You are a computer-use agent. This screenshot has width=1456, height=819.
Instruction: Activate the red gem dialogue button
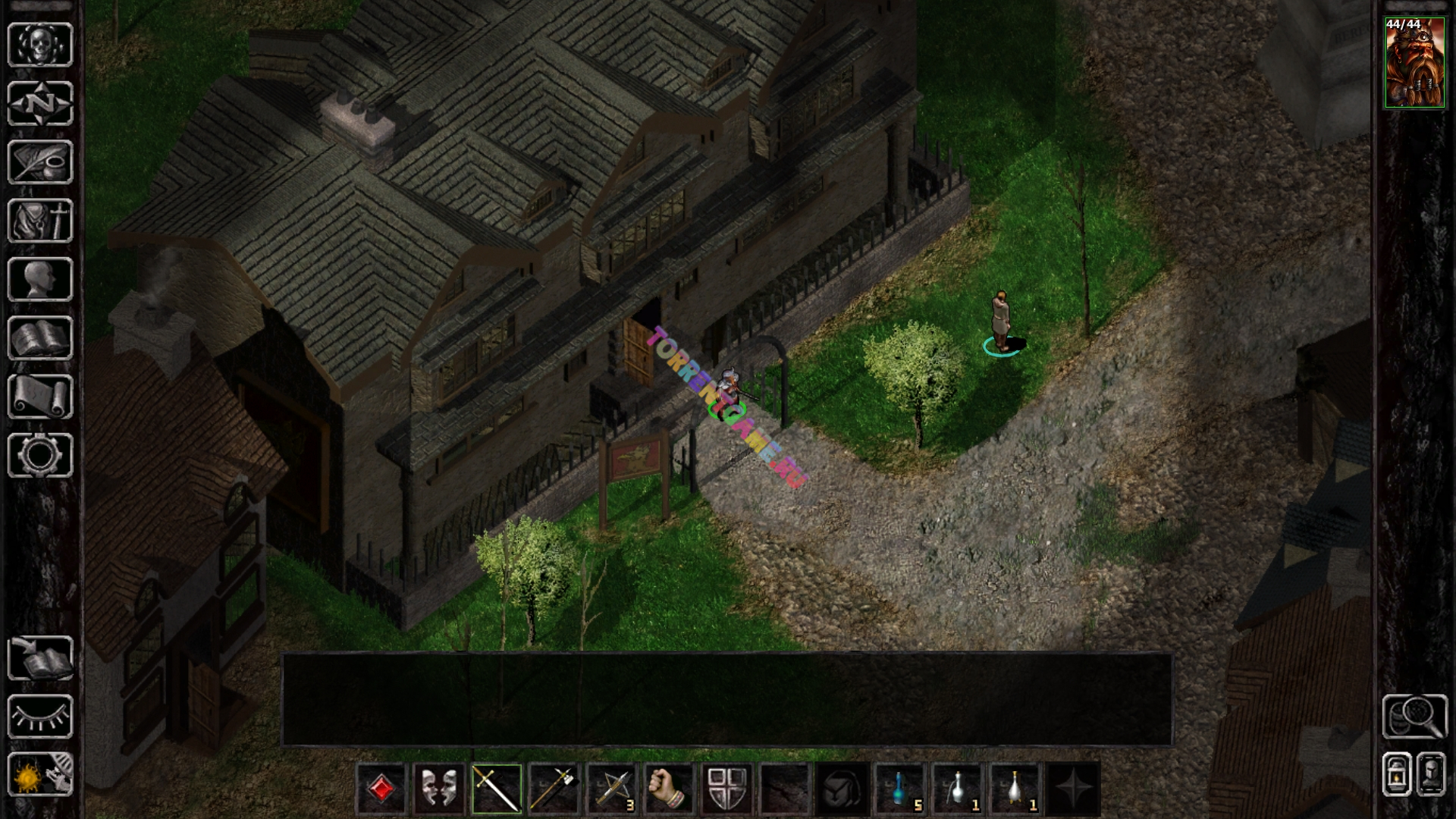381,789
